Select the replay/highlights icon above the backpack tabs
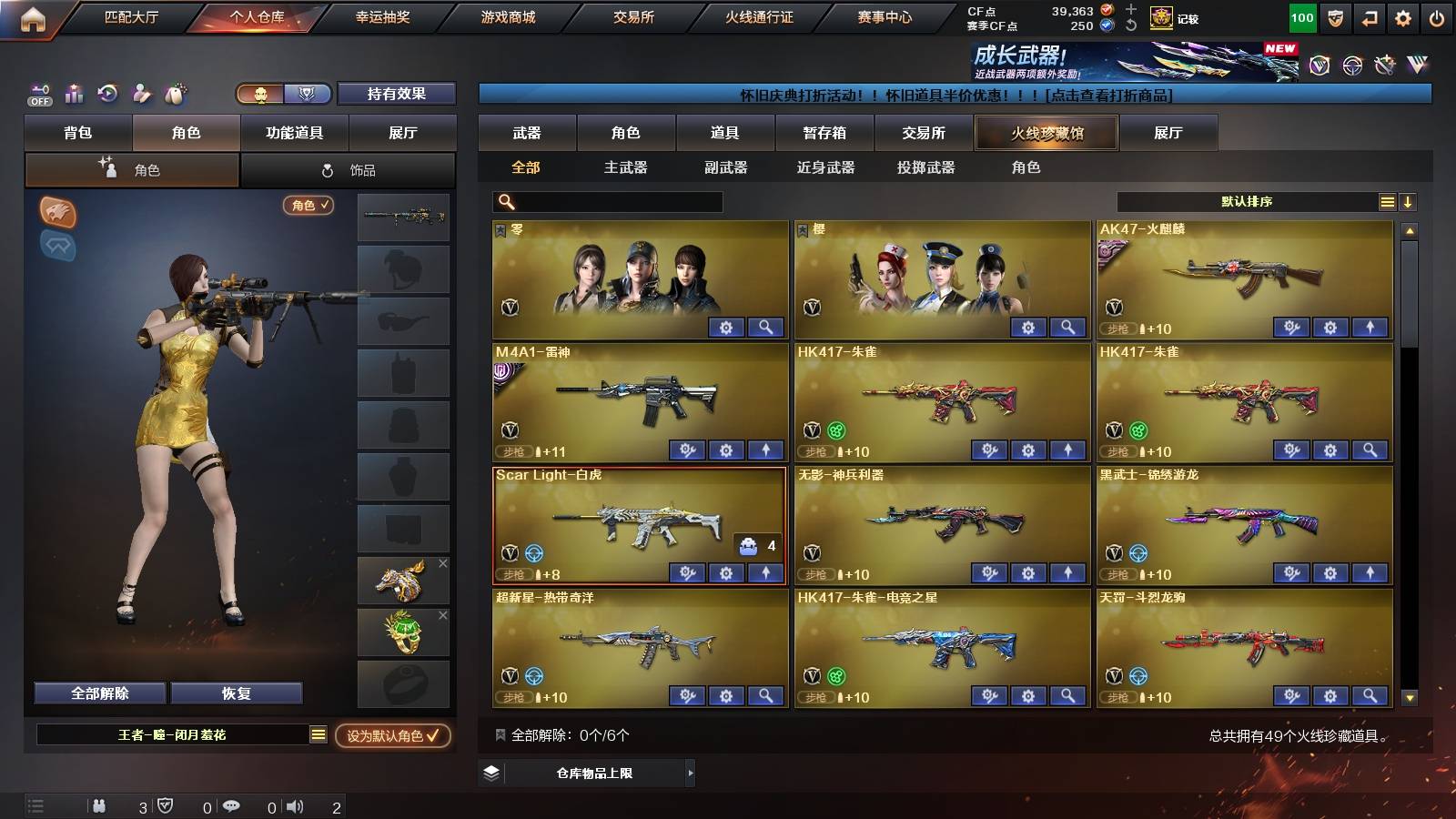Screen dimensions: 1456x819 (x=107, y=94)
